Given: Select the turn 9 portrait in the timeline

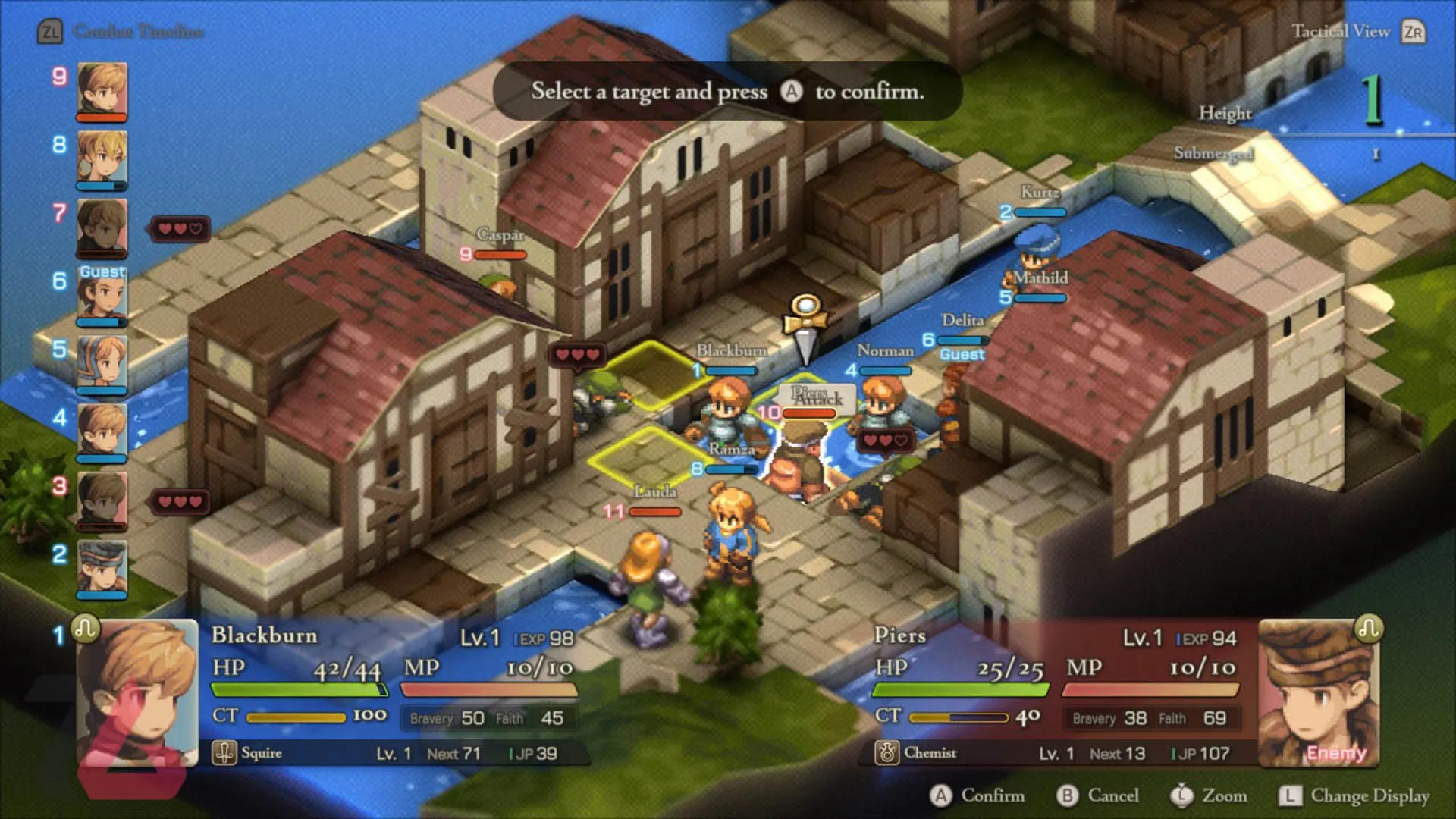Looking at the screenshot, I should click(x=102, y=89).
